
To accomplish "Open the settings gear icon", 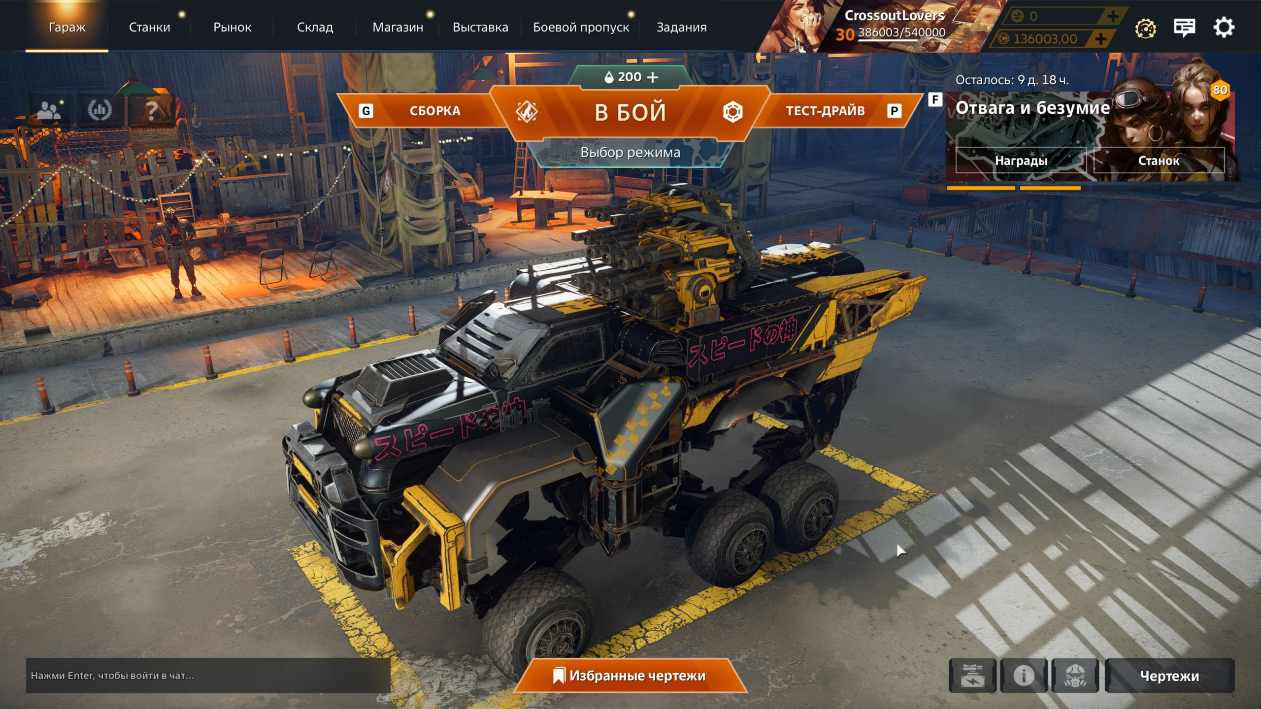I will (1223, 27).
